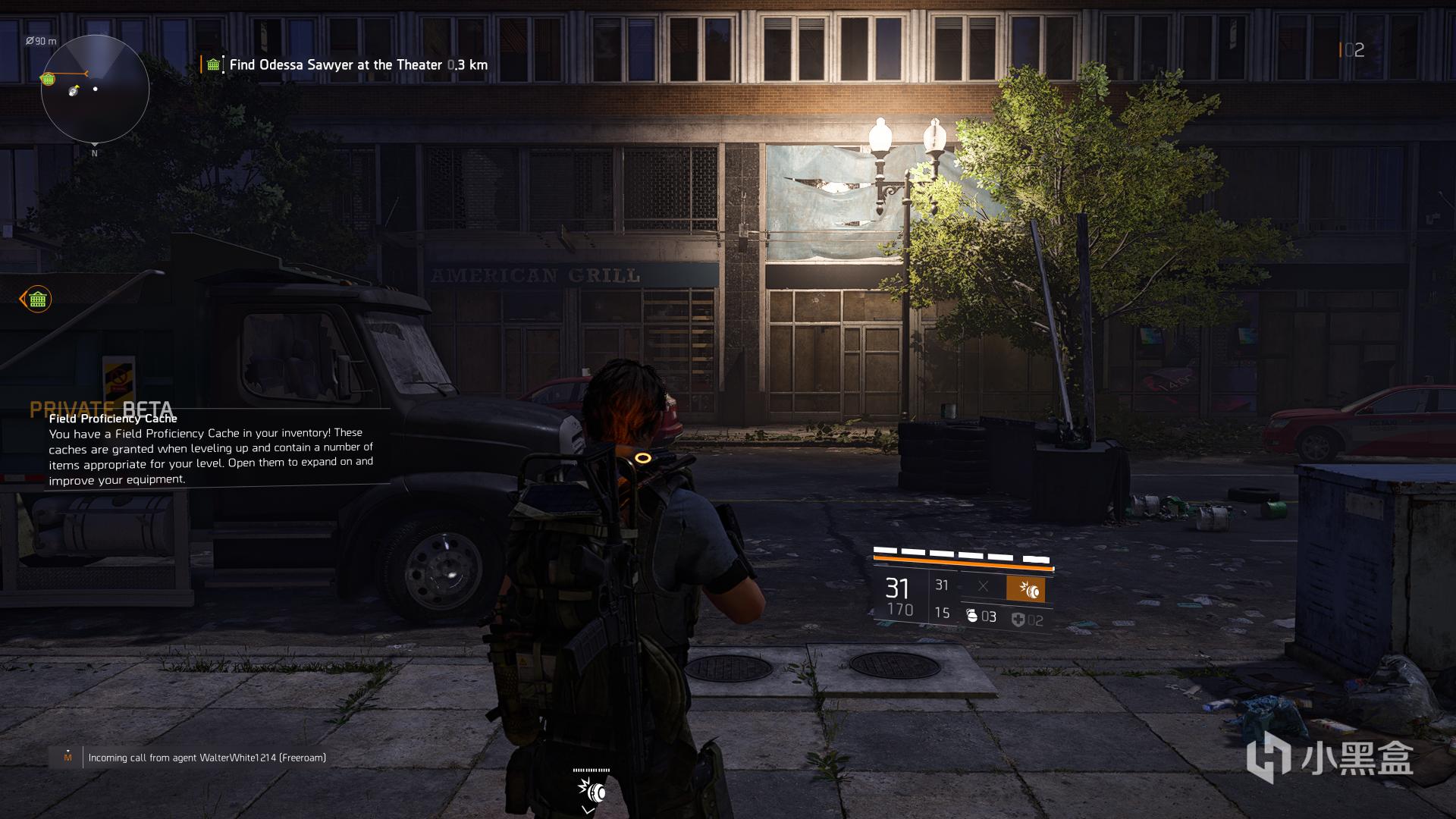Click the incoming call from WalterWhite1214 message
The image size is (1456, 819).
206,758
